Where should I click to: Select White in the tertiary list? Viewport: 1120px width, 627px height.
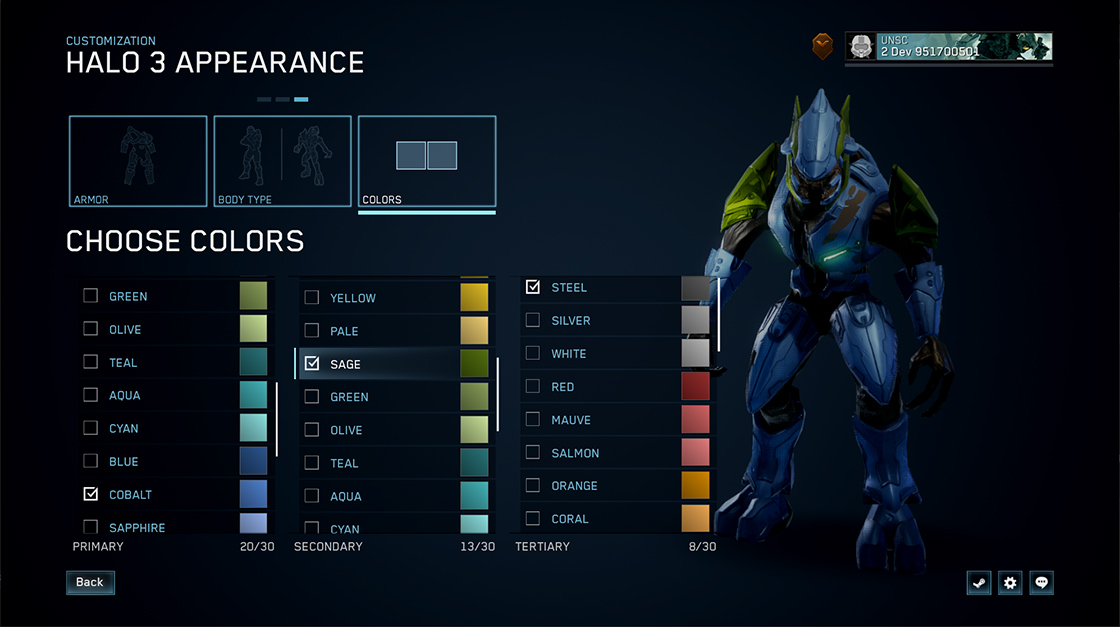click(569, 354)
